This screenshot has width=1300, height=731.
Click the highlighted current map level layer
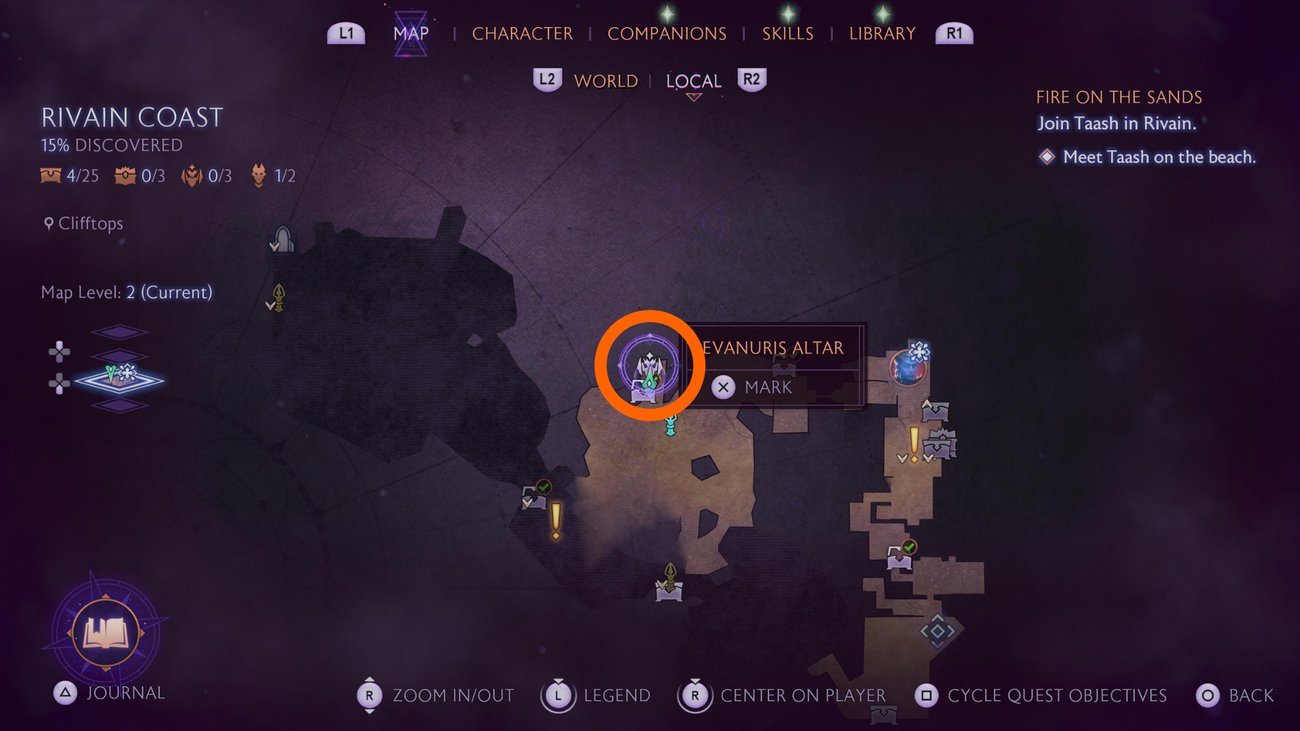click(119, 378)
